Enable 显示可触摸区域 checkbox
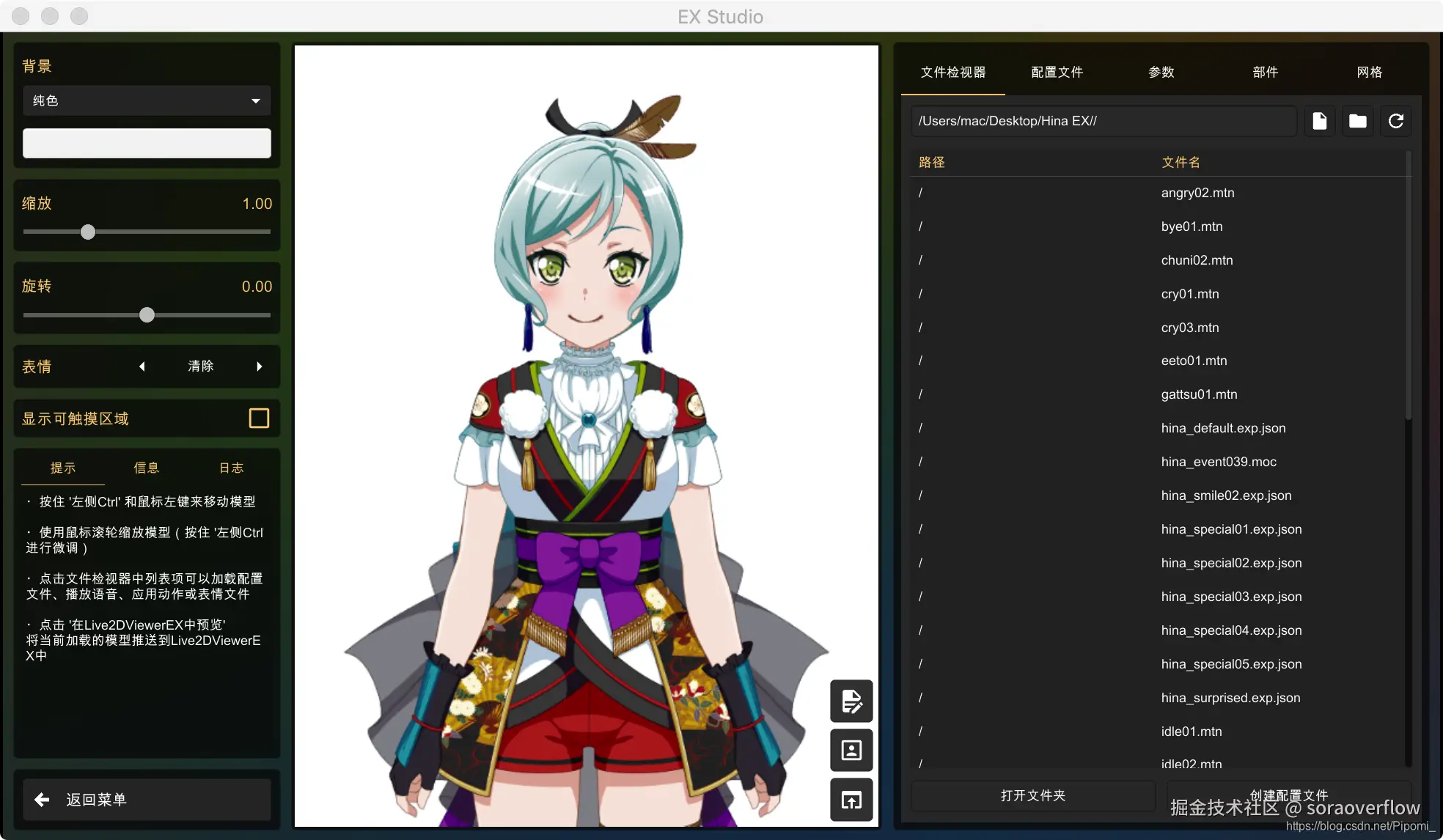Image resolution: width=1443 pixels, height=840 pixels. pyautogui.click(x=258, y=418)
